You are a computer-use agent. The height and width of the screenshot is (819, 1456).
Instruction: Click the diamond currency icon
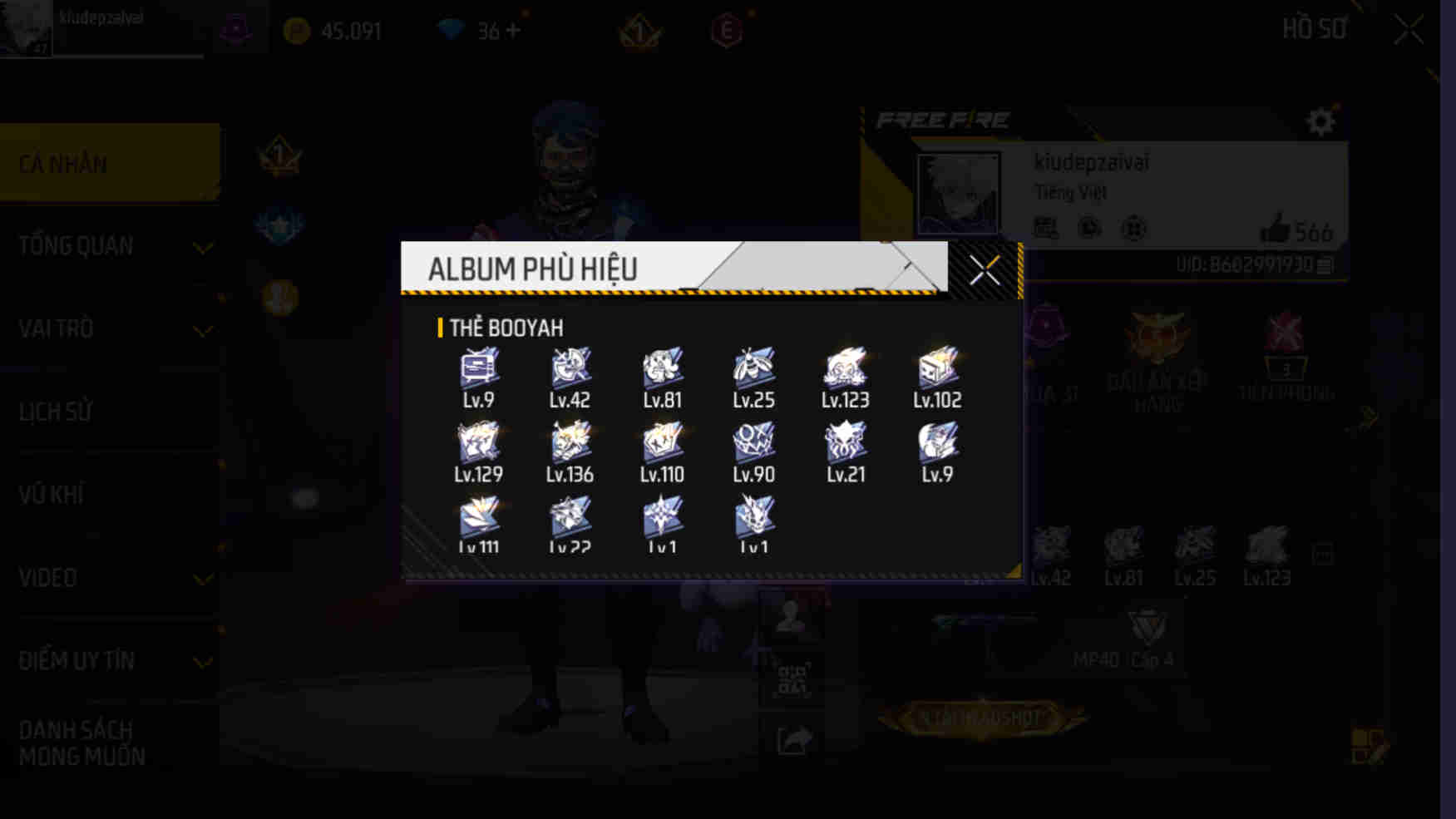tap(452, 31)
